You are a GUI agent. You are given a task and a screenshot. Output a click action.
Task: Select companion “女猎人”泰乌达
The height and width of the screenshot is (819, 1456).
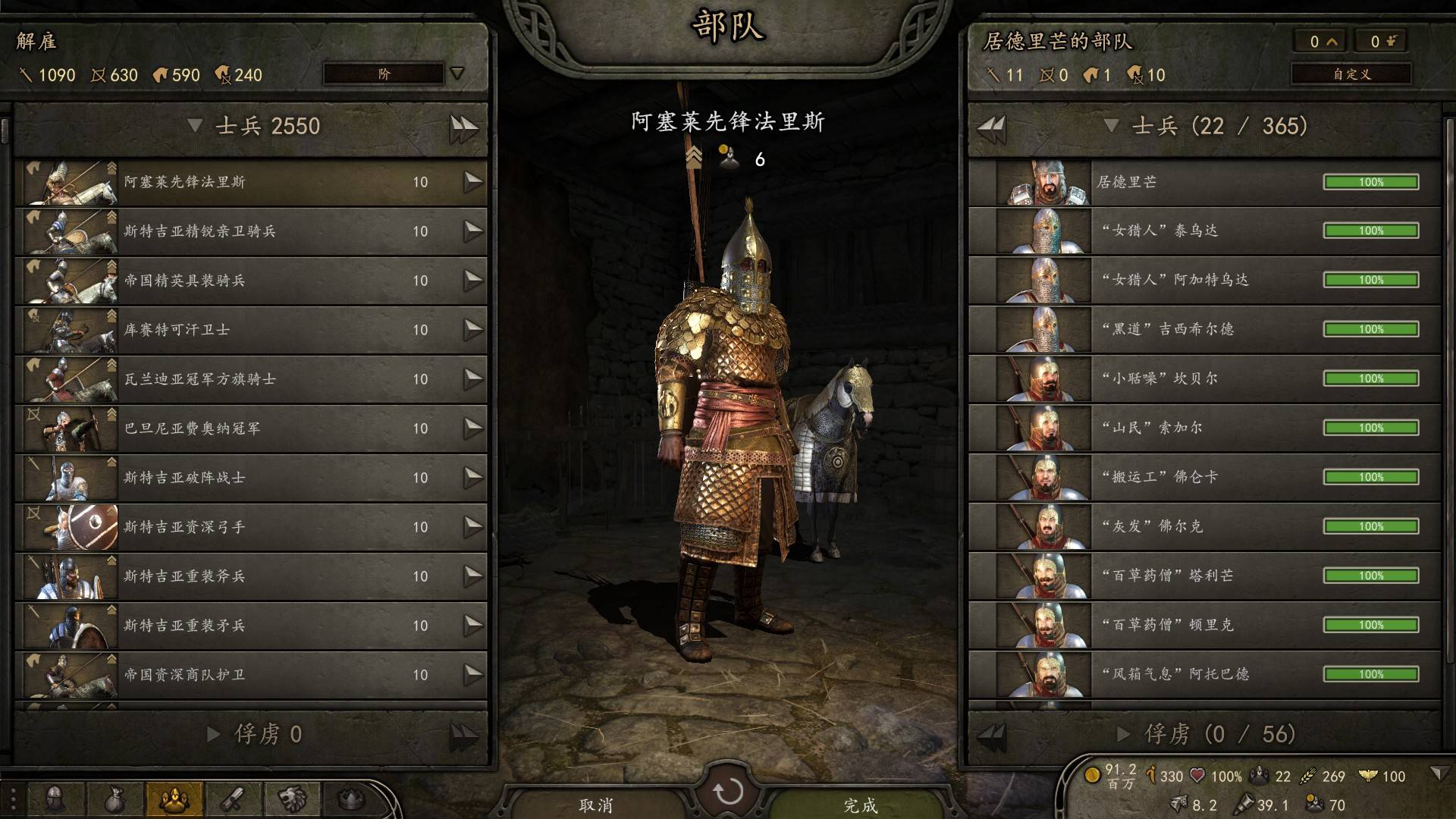click(1204, 231)
